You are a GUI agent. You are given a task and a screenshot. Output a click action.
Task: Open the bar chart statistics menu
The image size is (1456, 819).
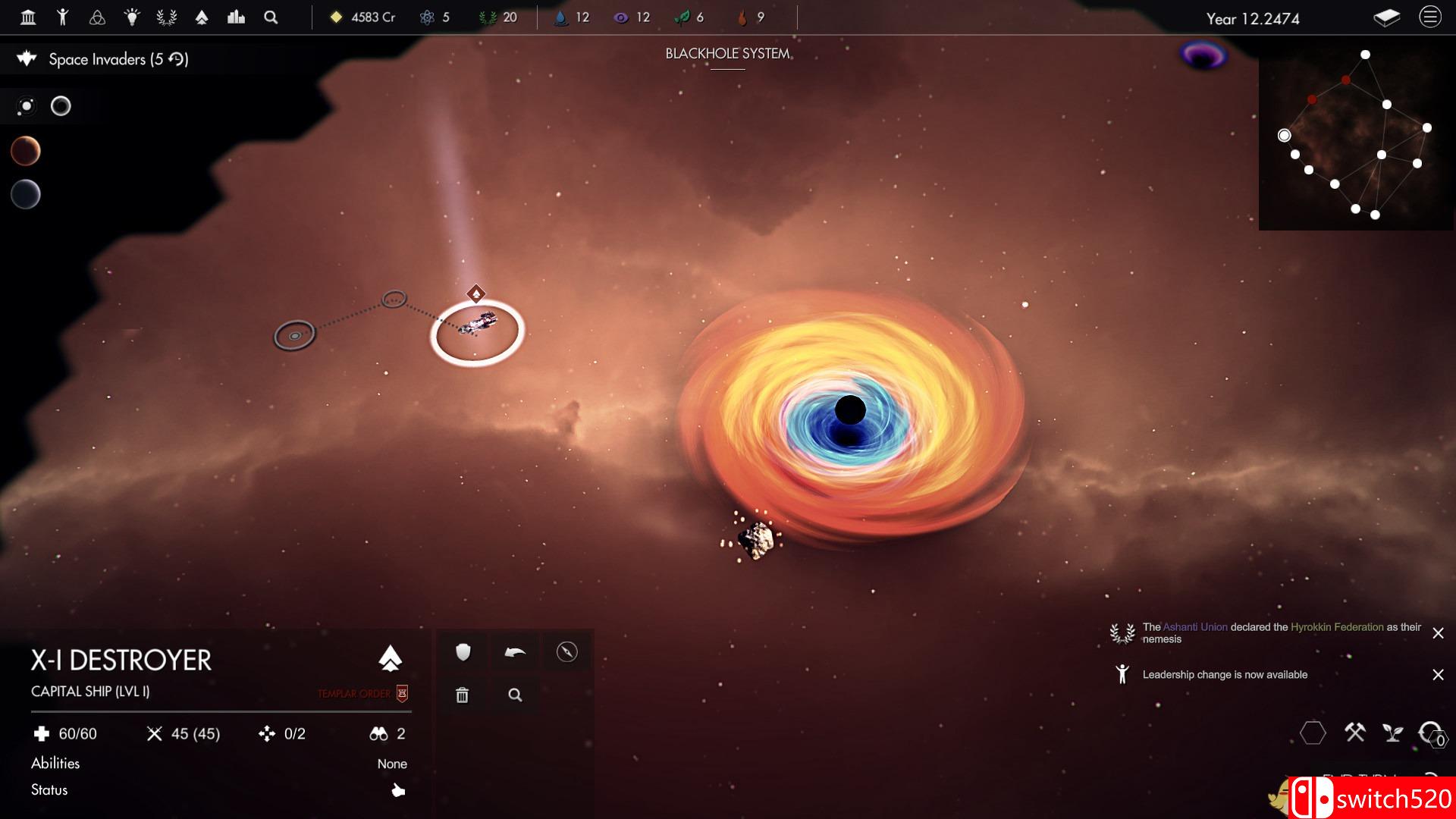[236, 17]
